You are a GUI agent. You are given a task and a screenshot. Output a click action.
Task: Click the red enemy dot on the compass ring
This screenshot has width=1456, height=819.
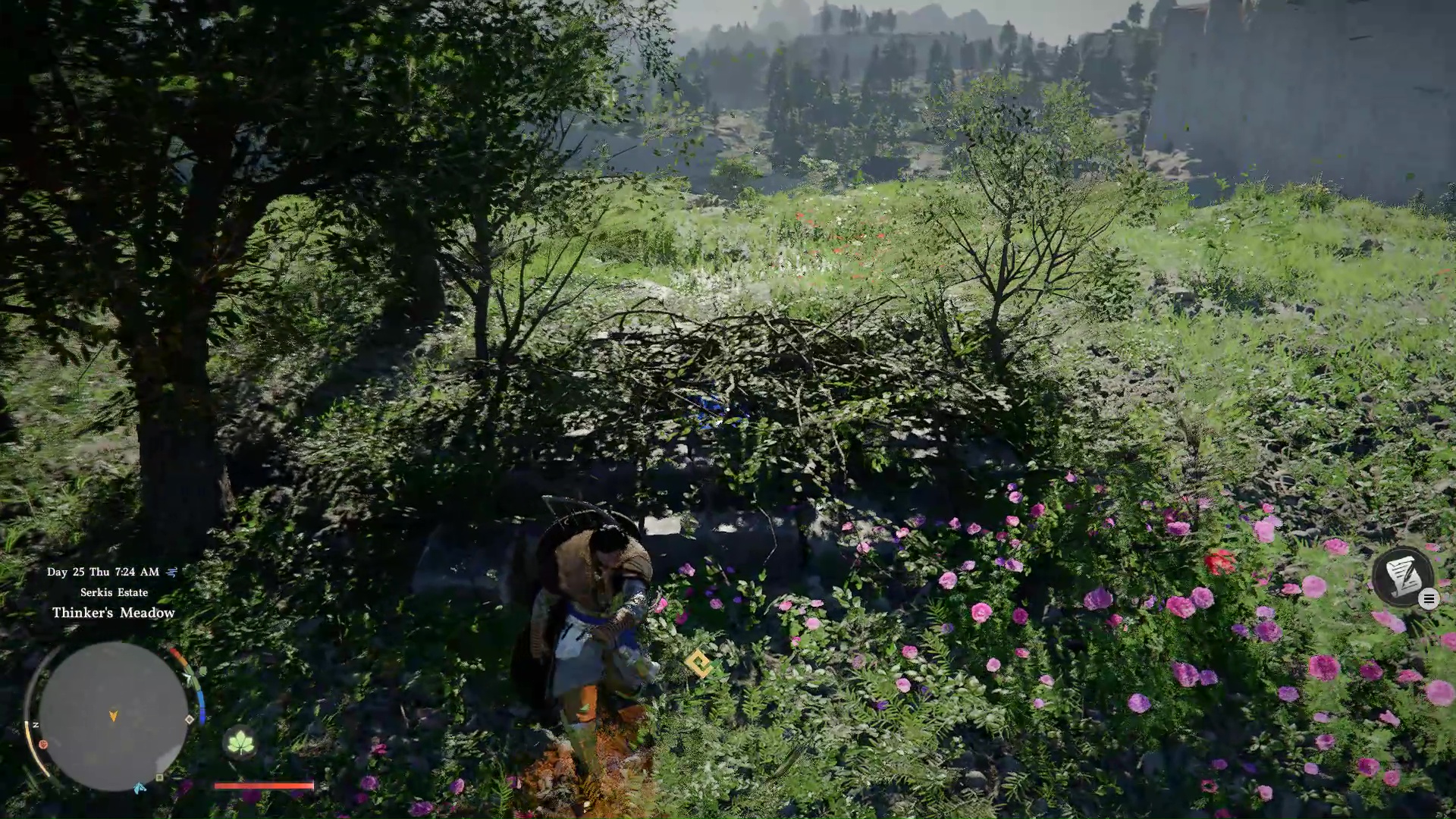tap(43, 745)
